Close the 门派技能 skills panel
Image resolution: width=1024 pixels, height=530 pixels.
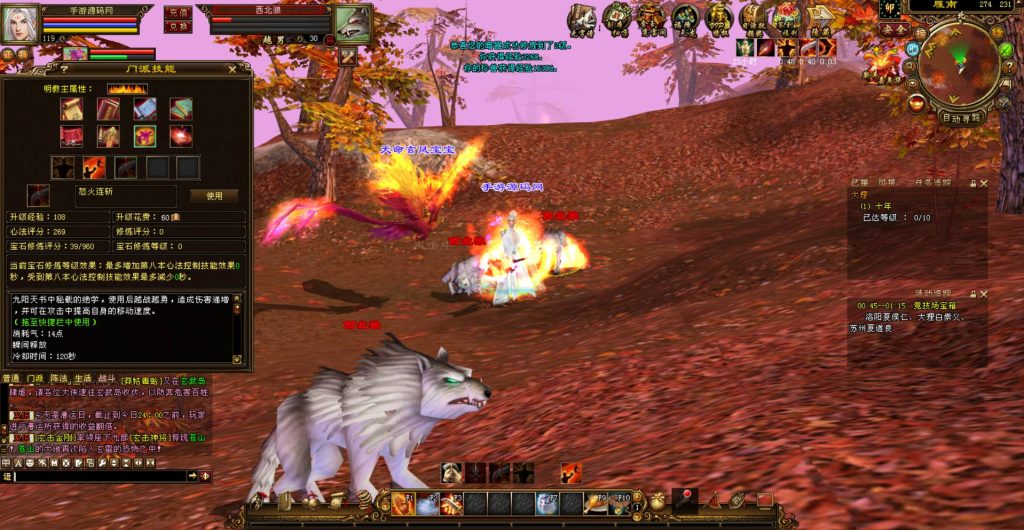[233, 69]
